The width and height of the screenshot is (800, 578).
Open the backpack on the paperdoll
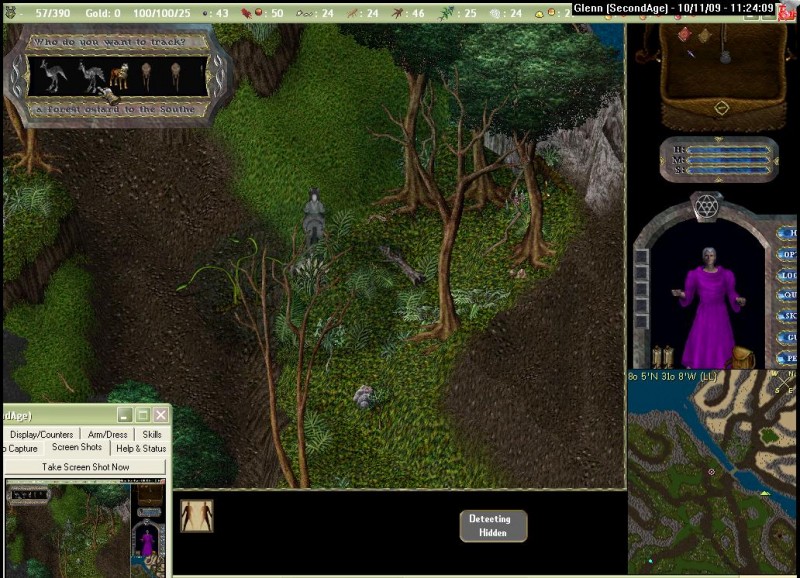[x=741, y=357]
